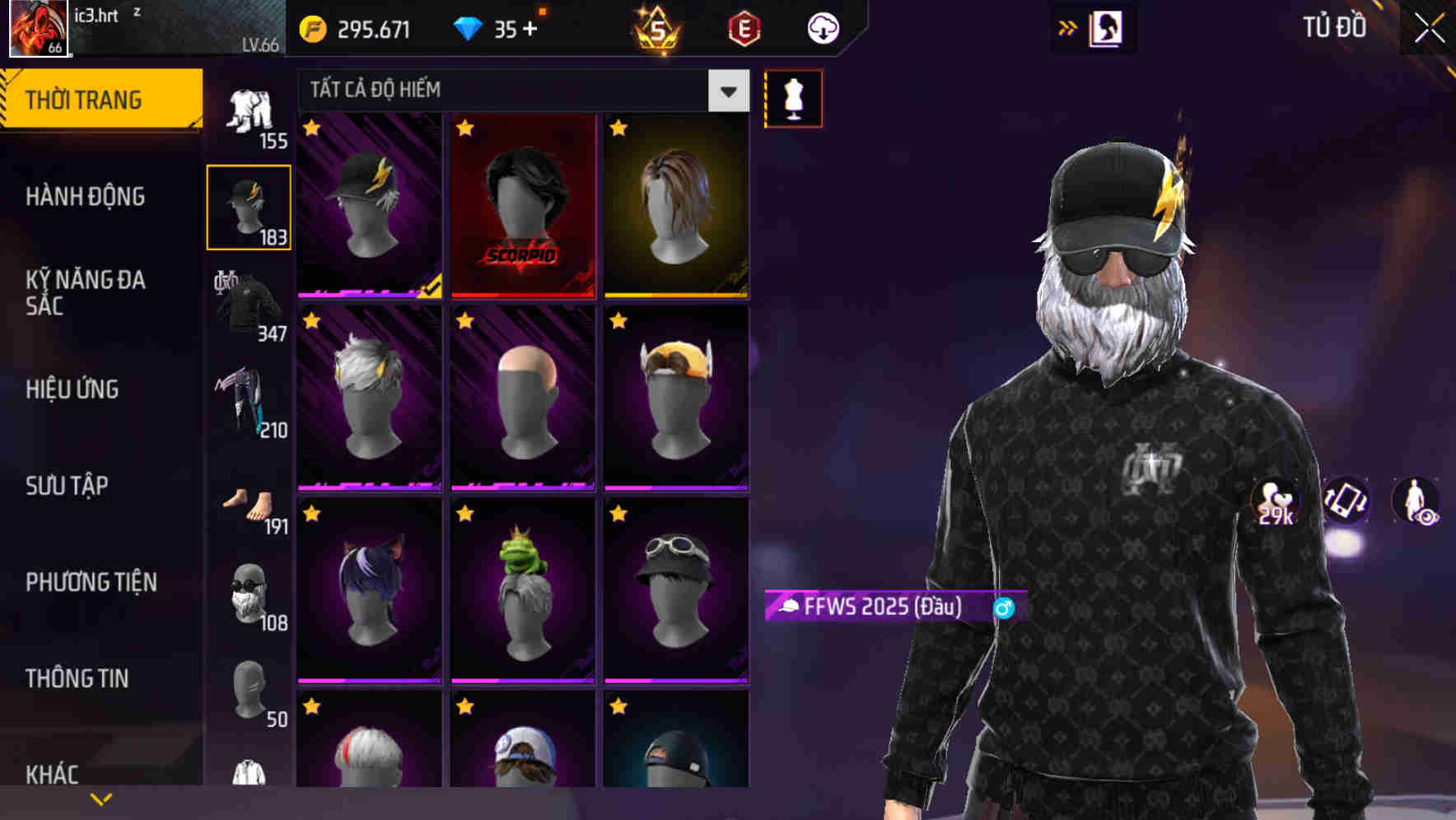Open the cloud download icon in top bar
This screenshot has width=1456, height=820.
pos(821,28)
